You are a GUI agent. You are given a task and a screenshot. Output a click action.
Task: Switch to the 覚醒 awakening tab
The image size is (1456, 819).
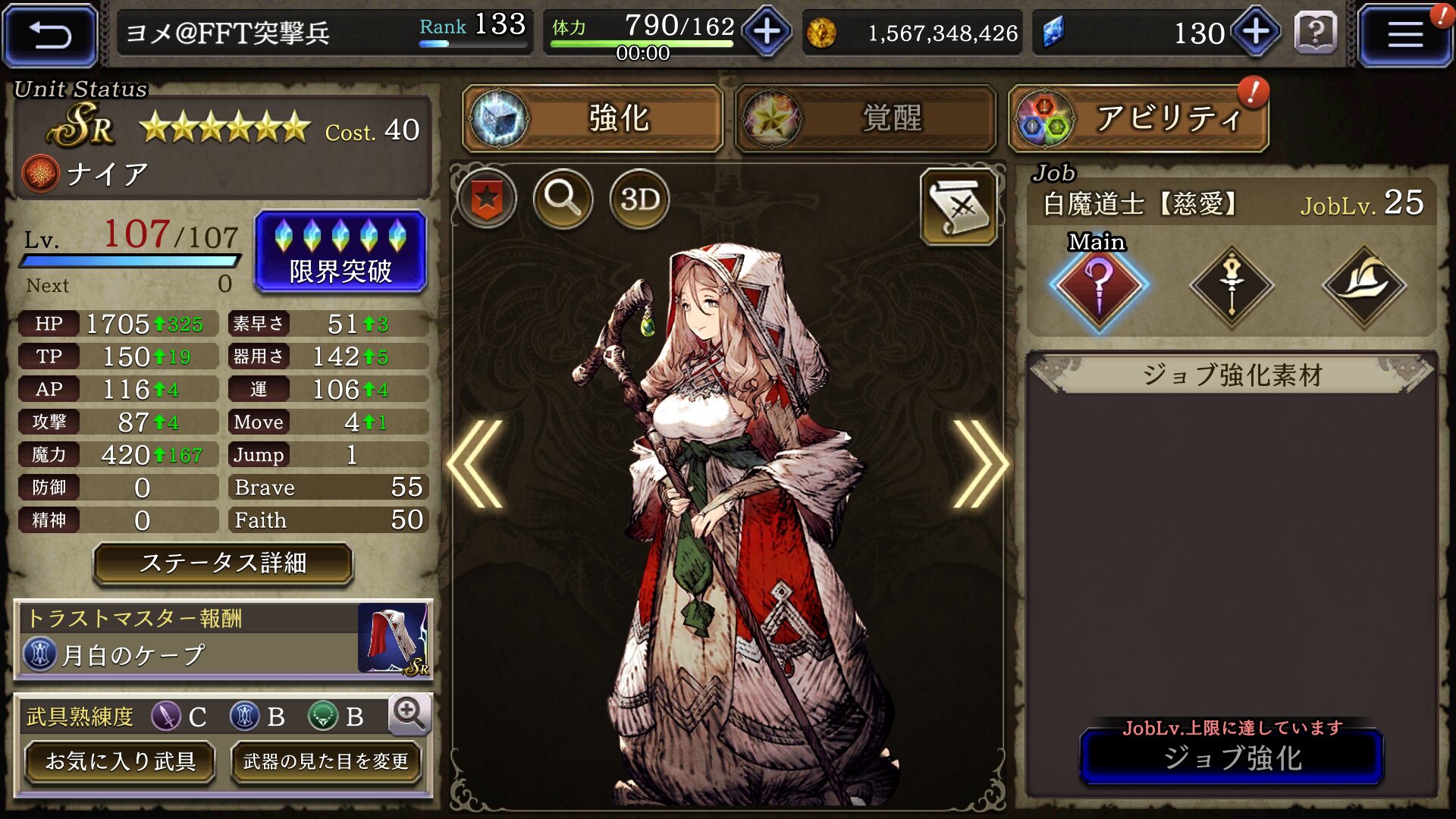tap(865, 118)
